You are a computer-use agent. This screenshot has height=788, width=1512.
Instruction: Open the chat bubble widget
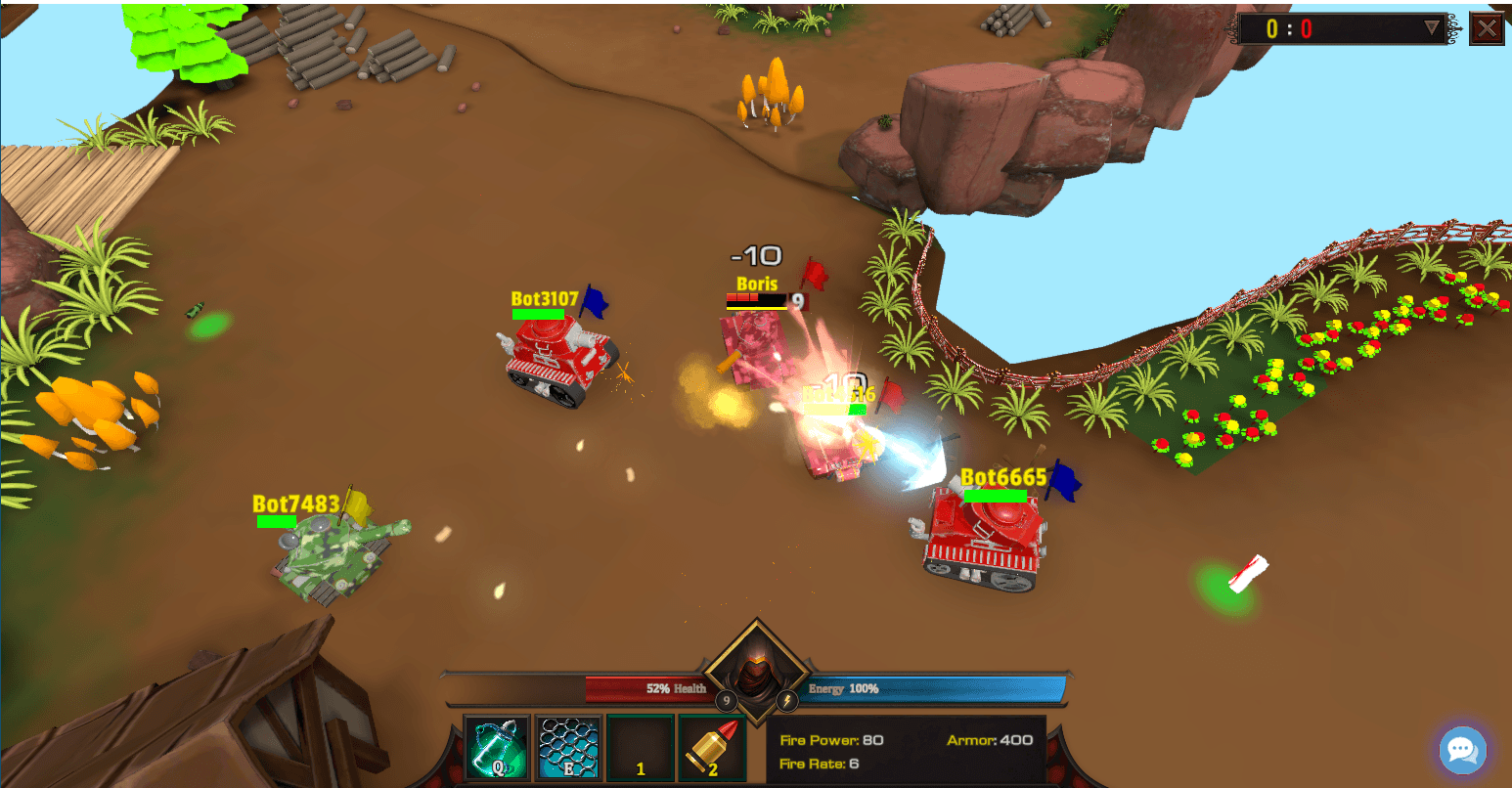[1461, 750]
